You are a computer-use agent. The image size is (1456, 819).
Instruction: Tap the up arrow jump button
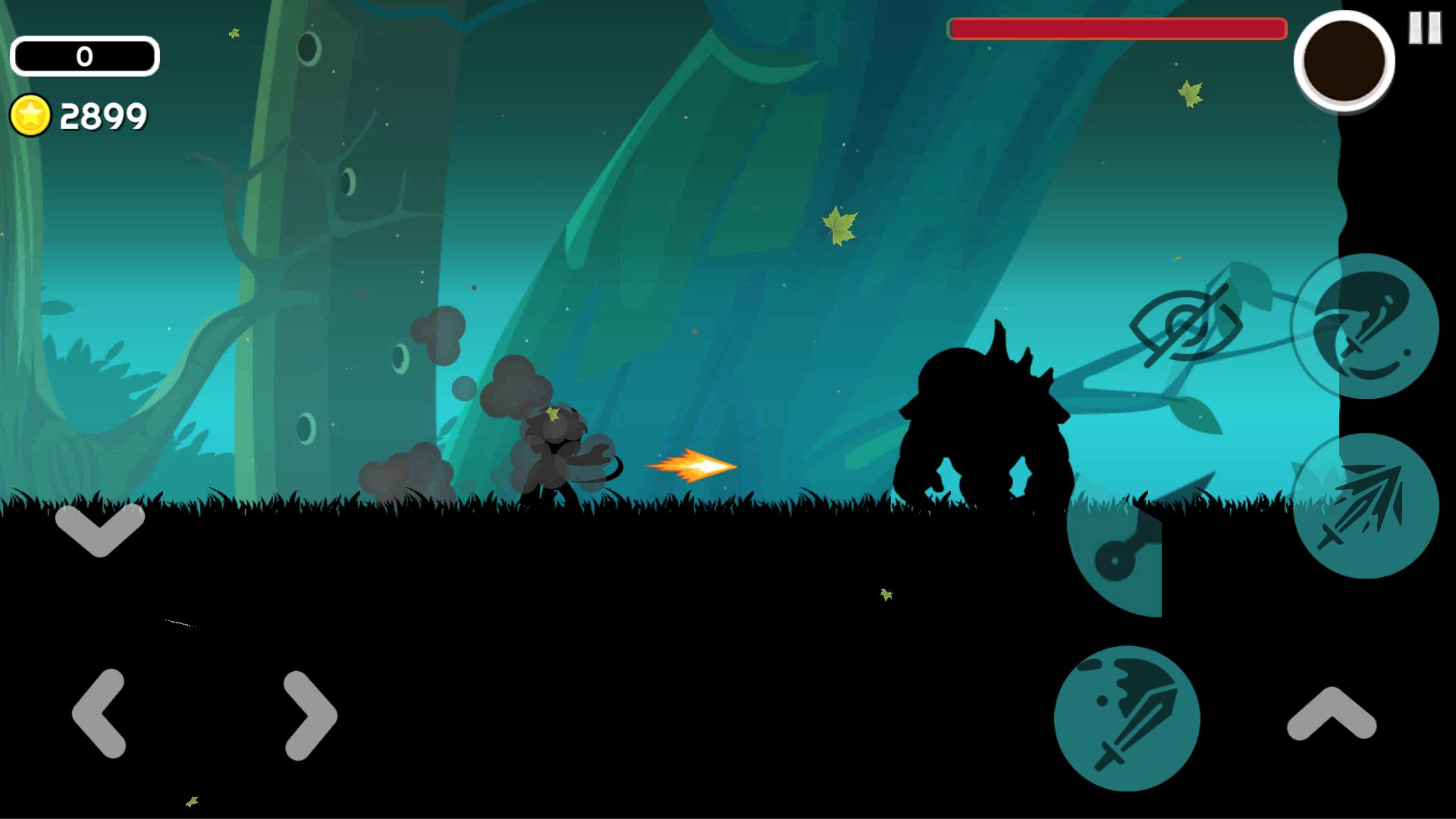(1332, 713)
